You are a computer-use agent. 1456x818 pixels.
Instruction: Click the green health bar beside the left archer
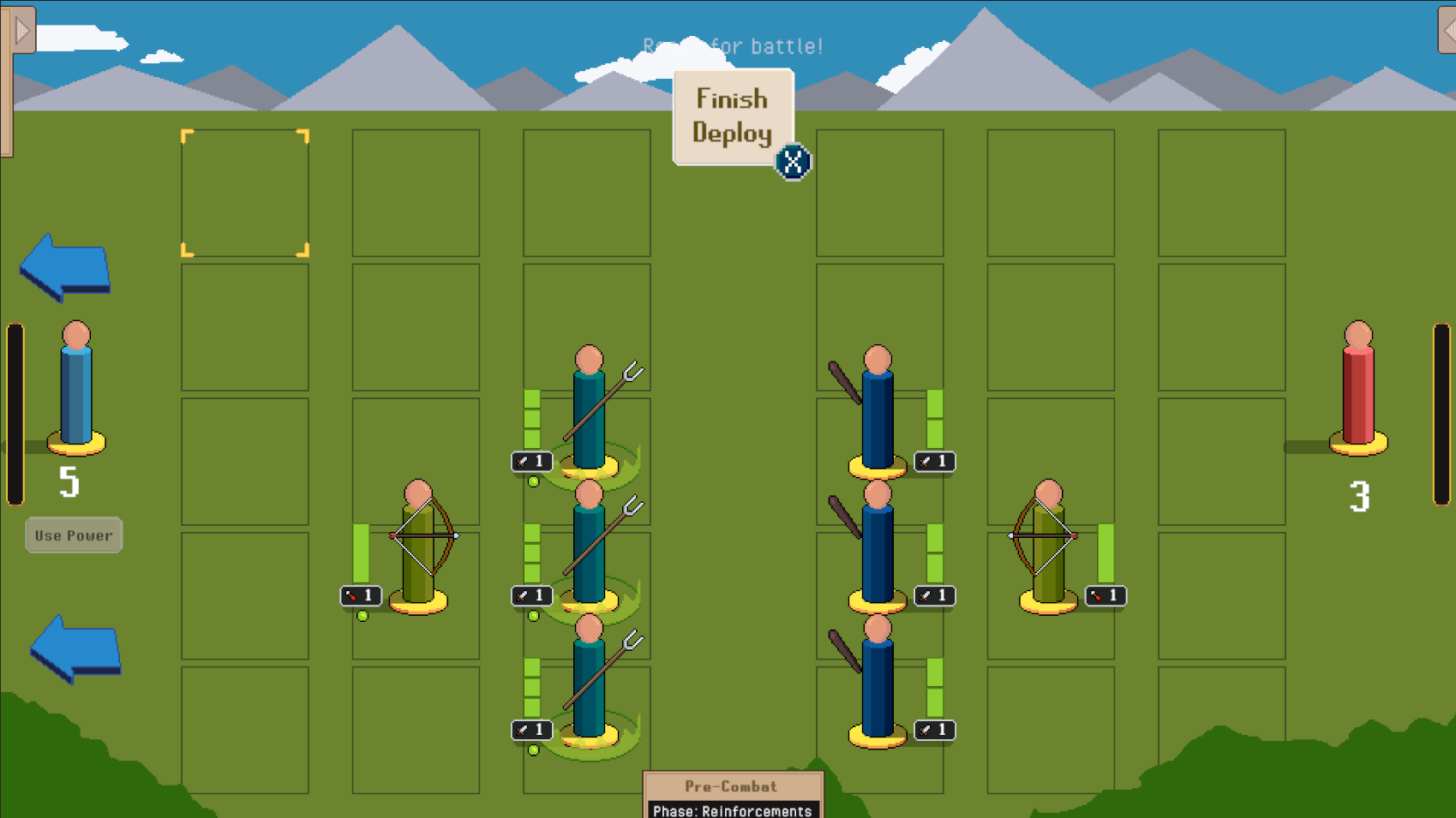tap(362, 552)
